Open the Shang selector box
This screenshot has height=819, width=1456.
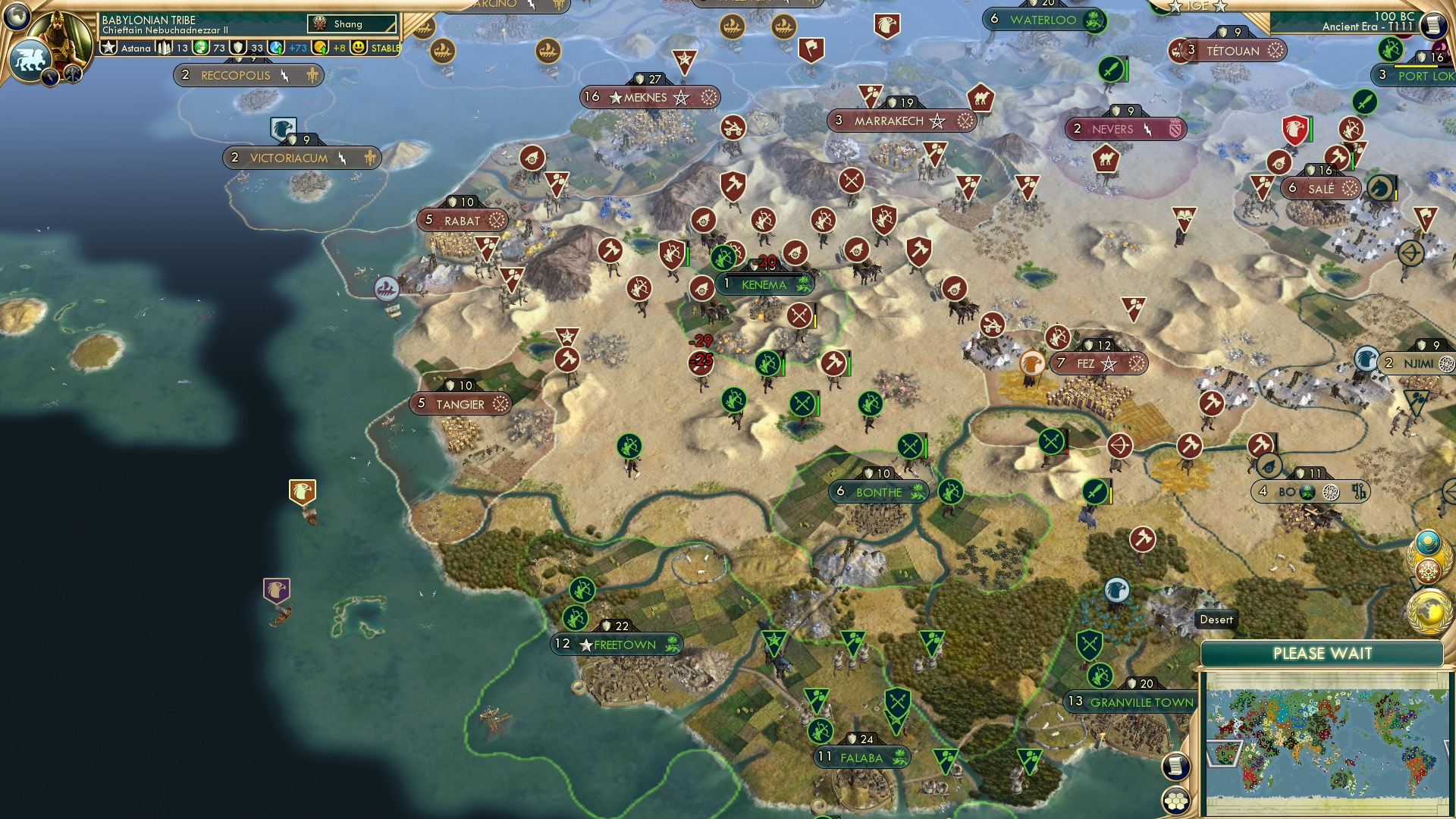pos(353,24)
